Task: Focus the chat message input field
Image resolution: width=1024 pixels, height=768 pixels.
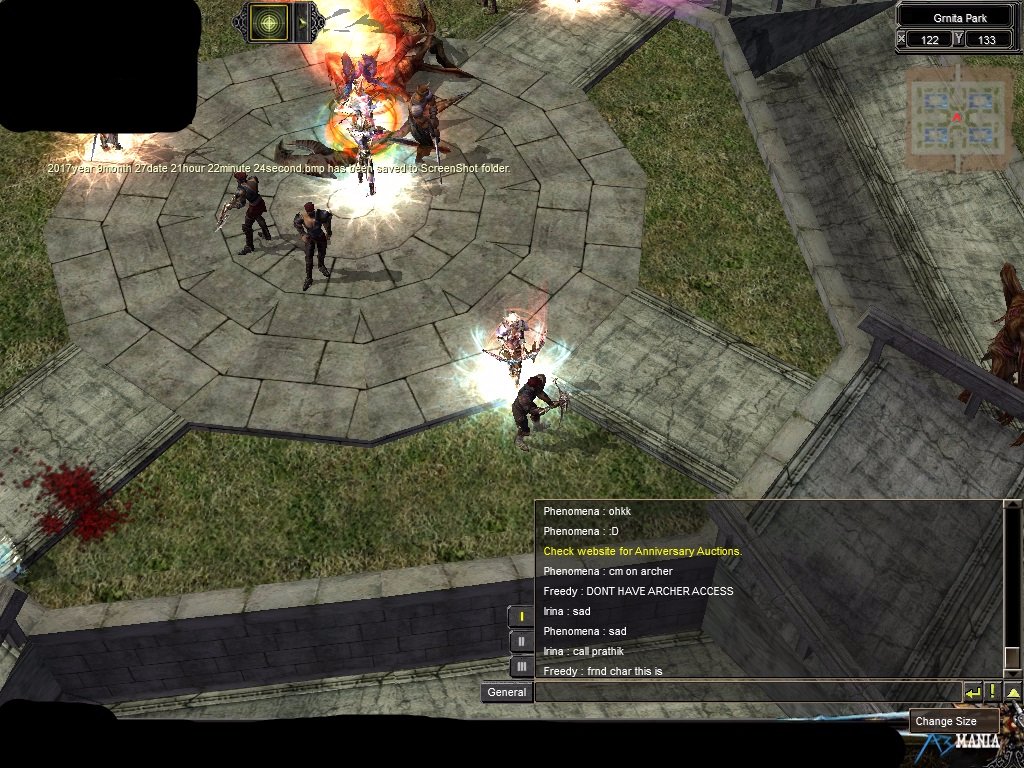Action: 747,692
